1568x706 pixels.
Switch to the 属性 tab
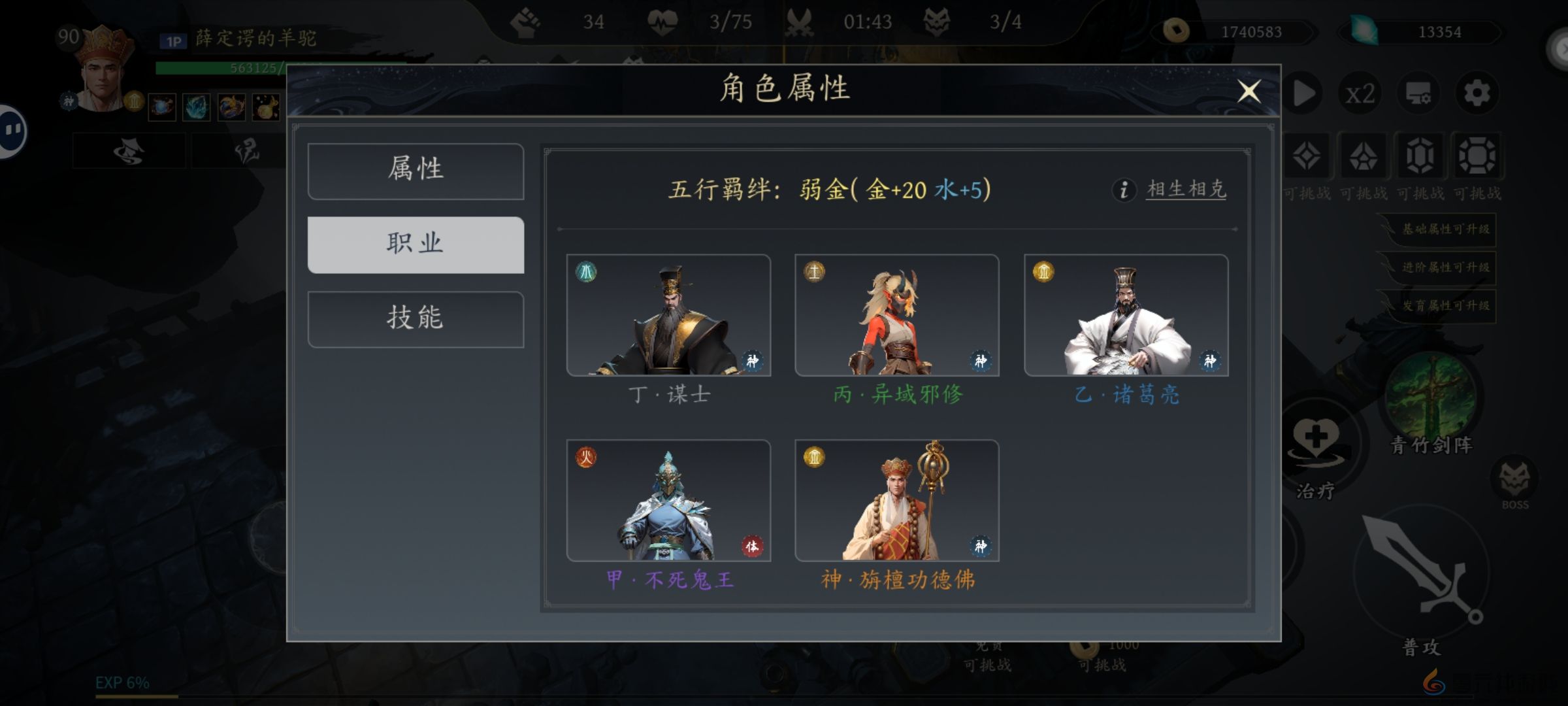(x=416, y=171)
